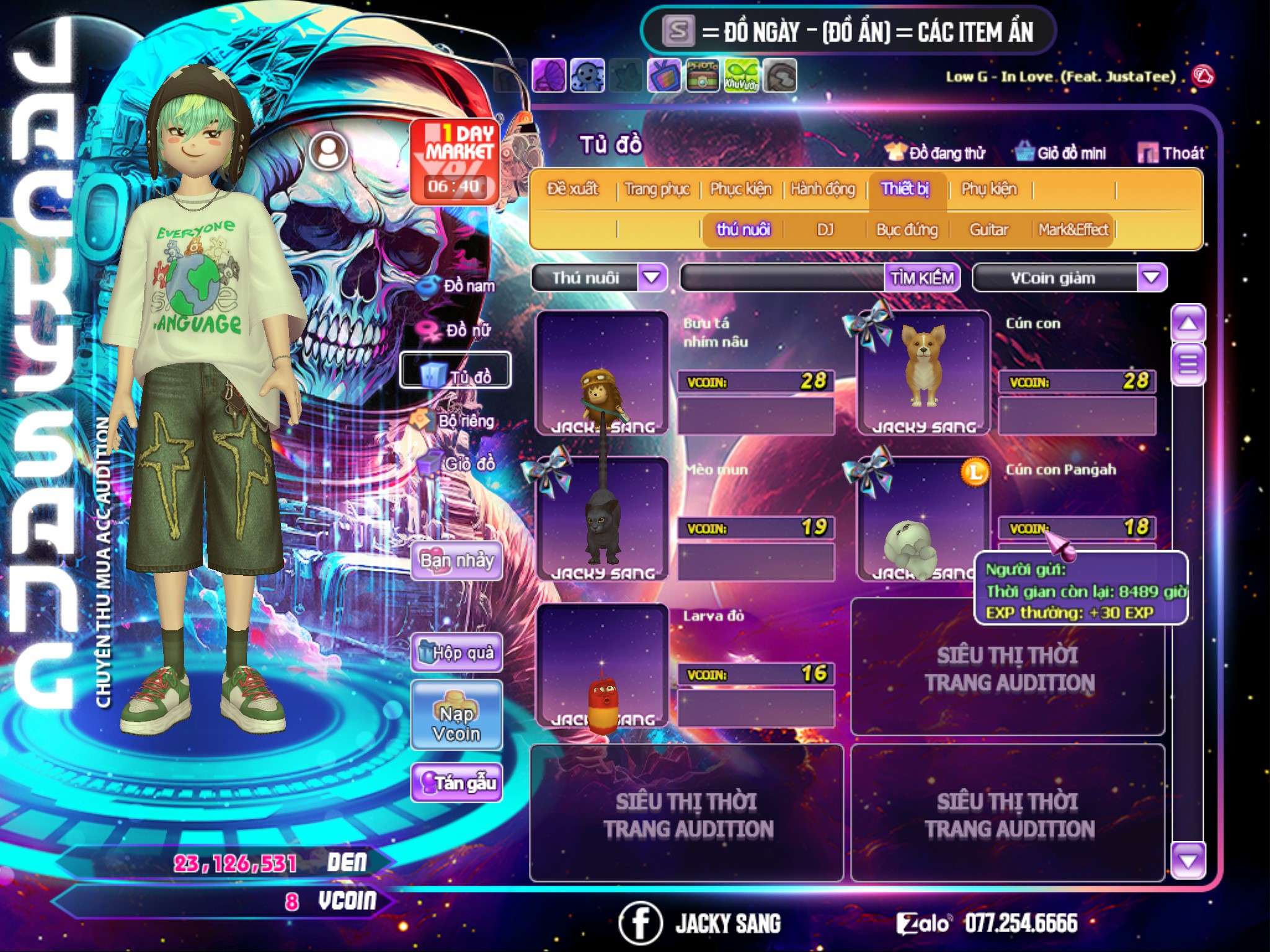The width and height of the screenshot is (1270, 952).
Task: Switch to Guitar sub-category
Action: point(988,230)
